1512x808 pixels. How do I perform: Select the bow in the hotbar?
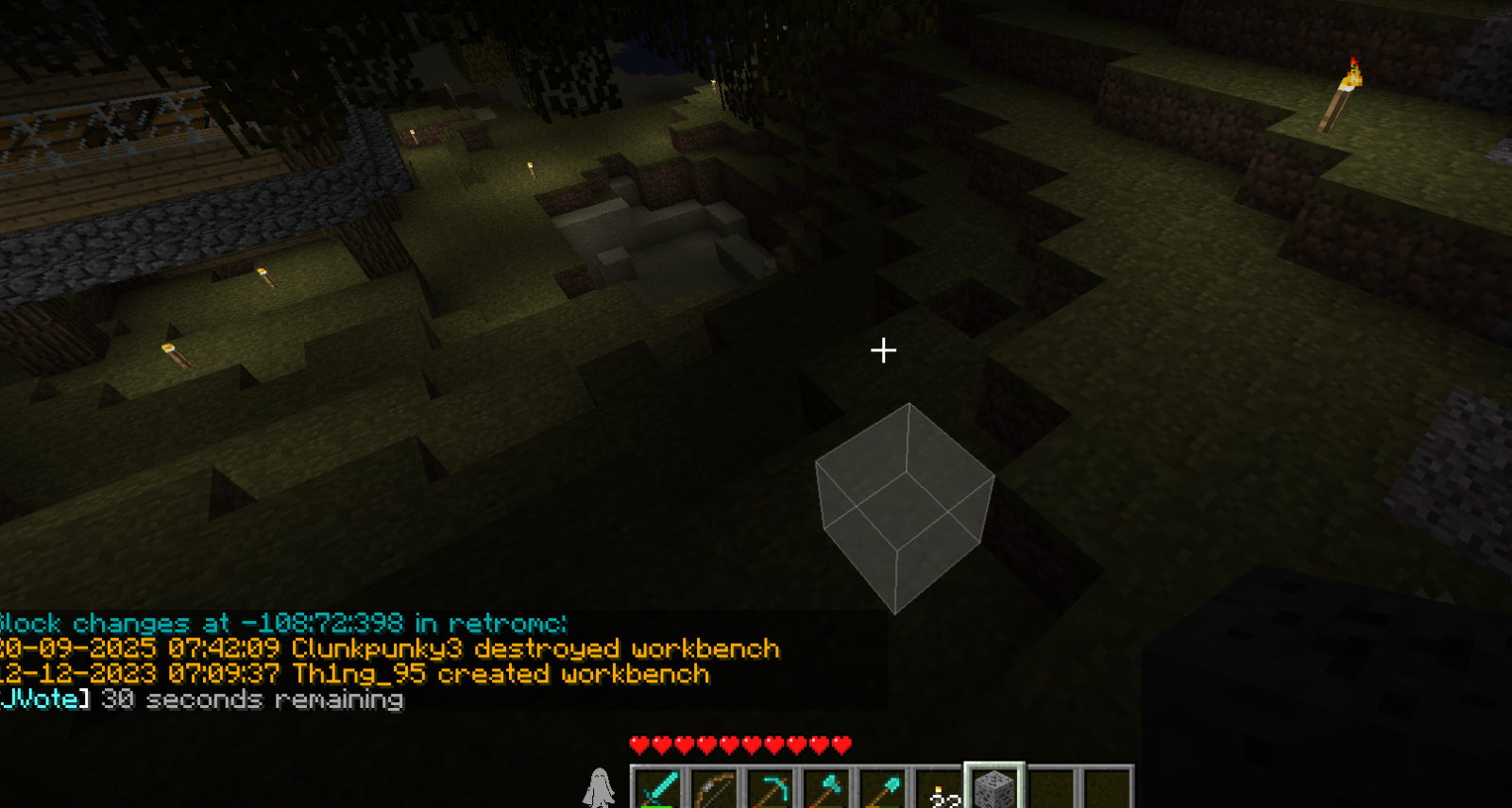tap(715, 788)
